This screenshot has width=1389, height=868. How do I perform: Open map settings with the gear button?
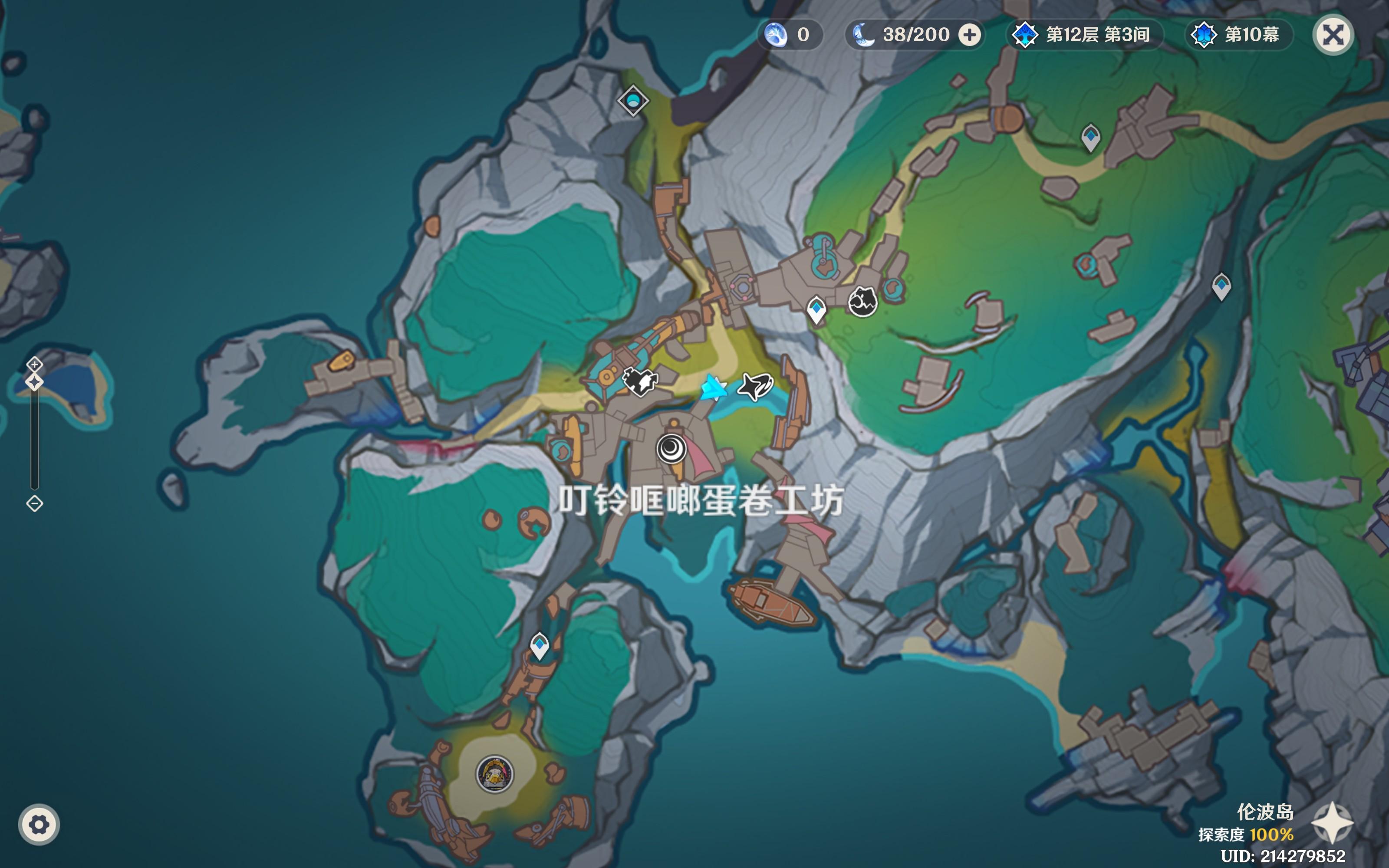click(39, 825)
